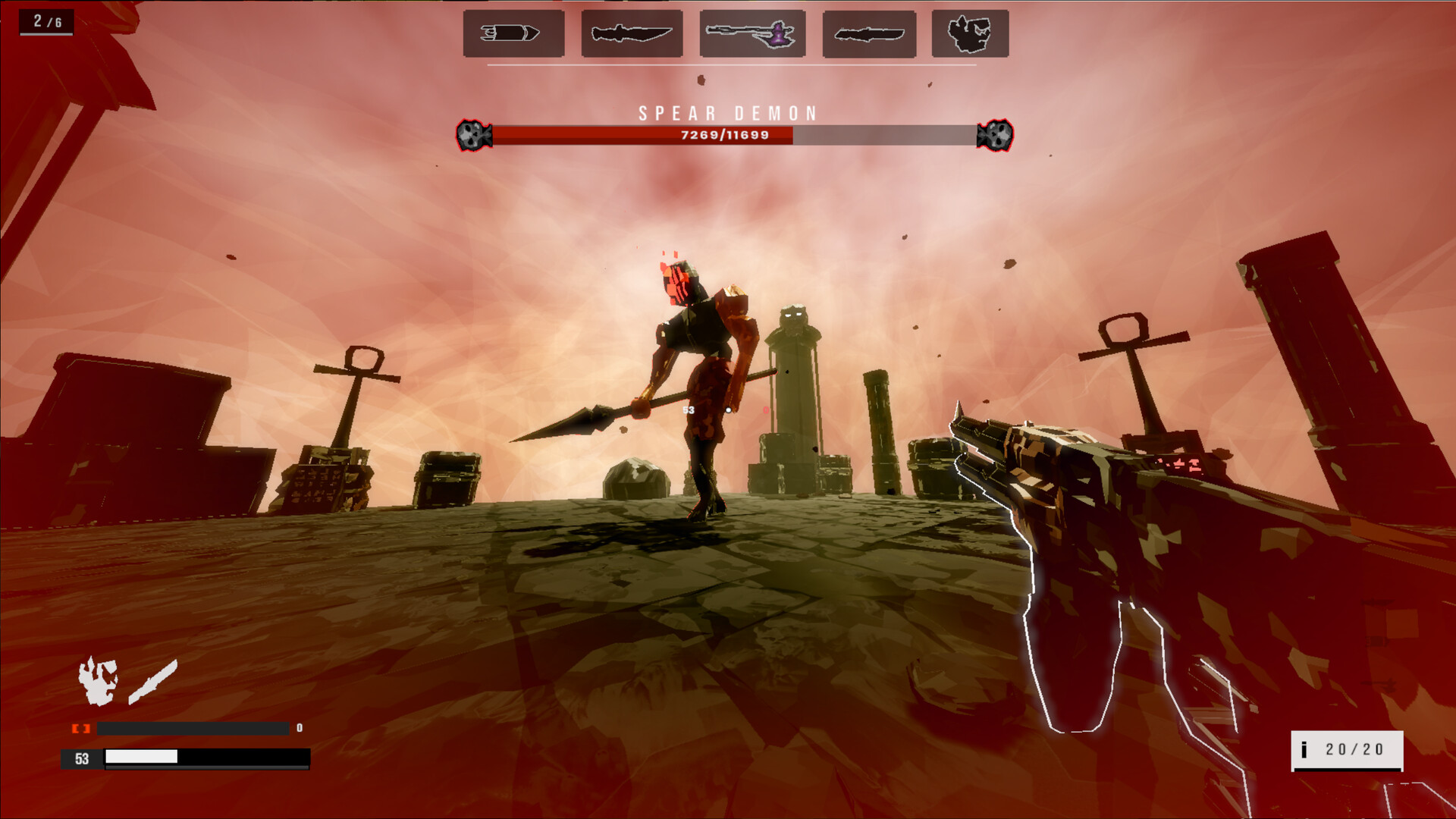Equip the purple halberd weapon slot
Viewport: 1456px width, 819px height.
click(749, 33)
